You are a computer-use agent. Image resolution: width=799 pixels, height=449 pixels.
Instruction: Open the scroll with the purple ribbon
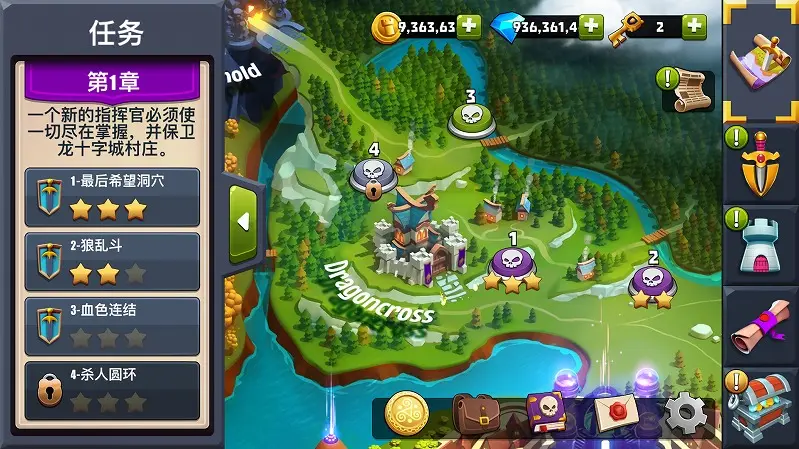[x=760, y=325]
